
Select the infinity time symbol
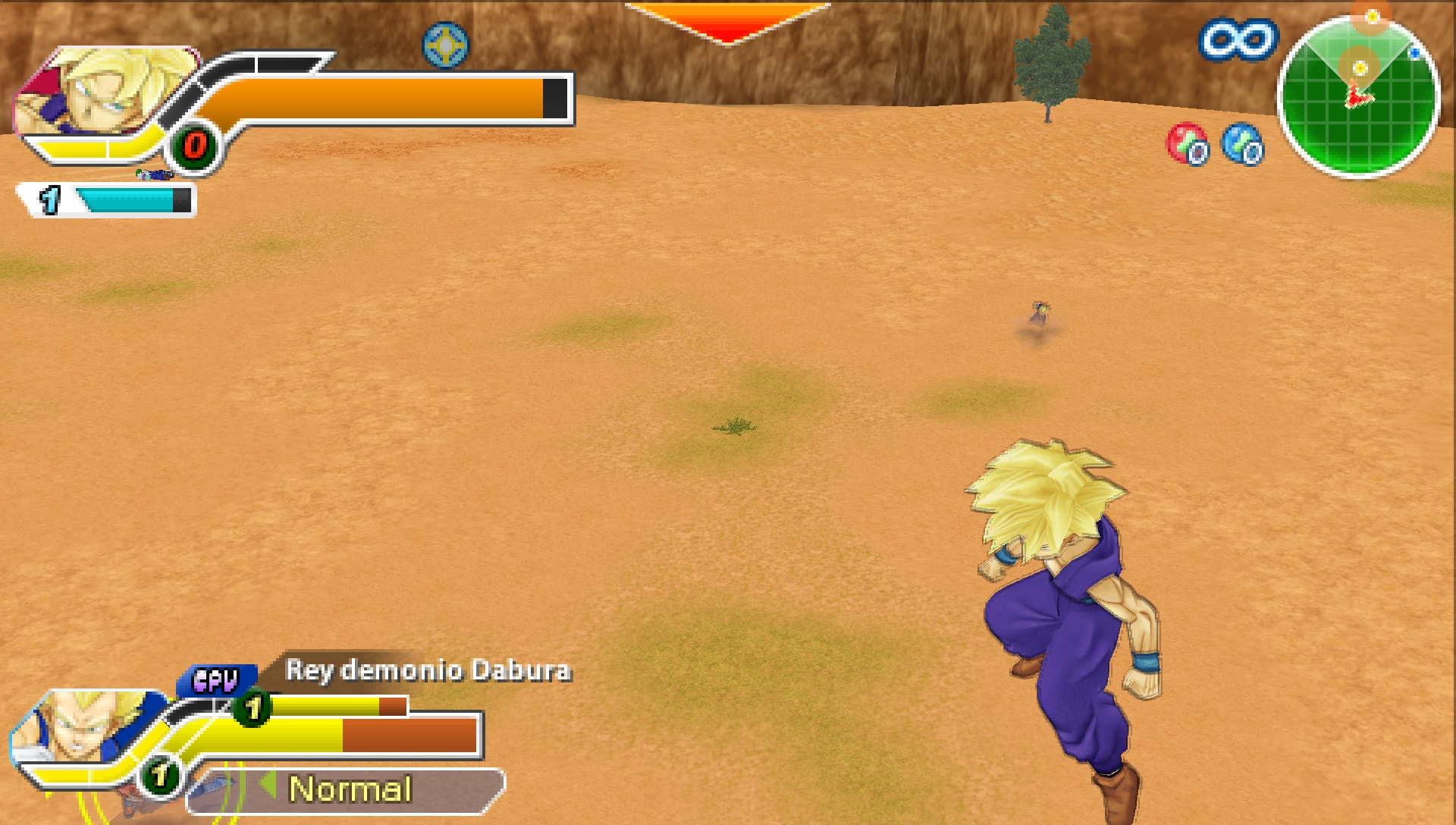point(1236,39)
